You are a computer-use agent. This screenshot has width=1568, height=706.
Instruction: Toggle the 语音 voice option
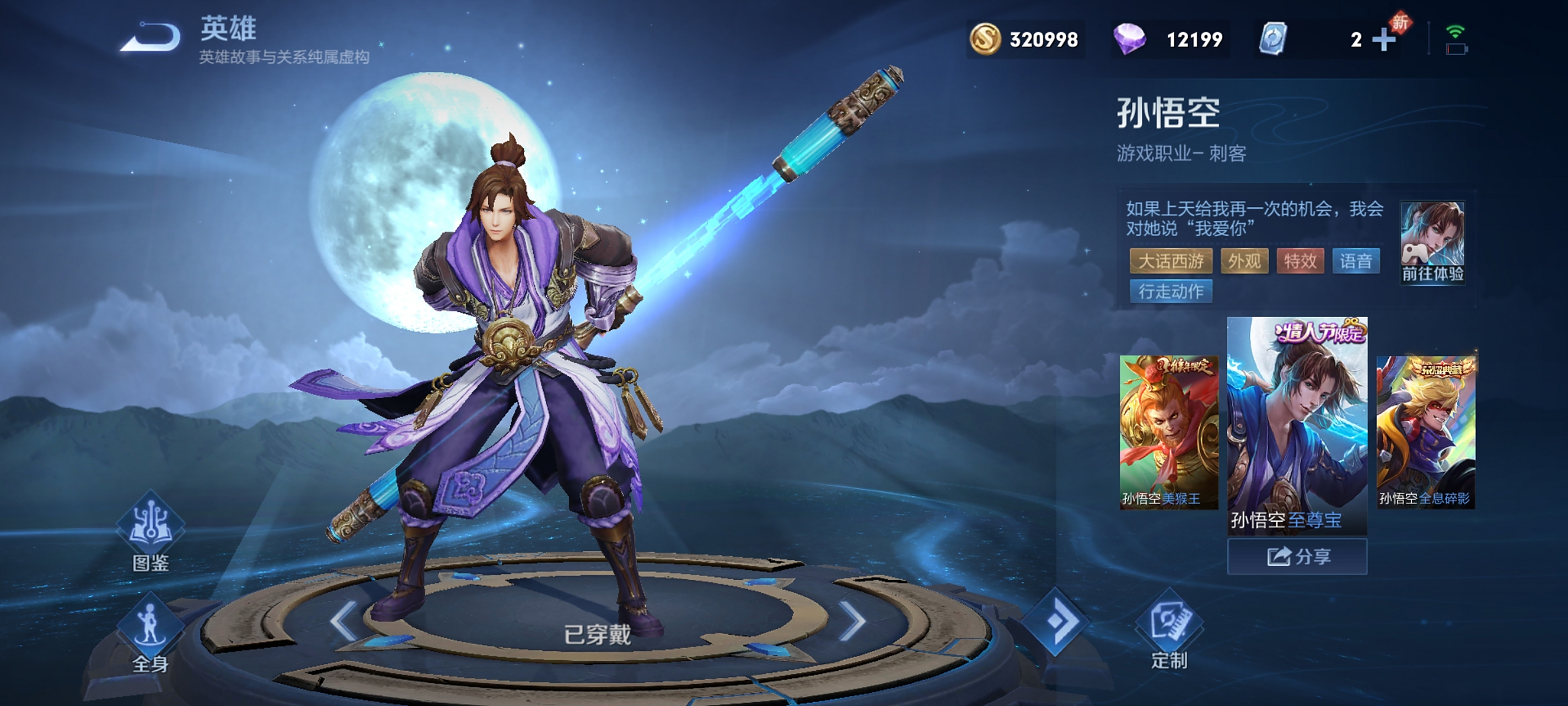pyautogui.click(x=1356, y=261)
